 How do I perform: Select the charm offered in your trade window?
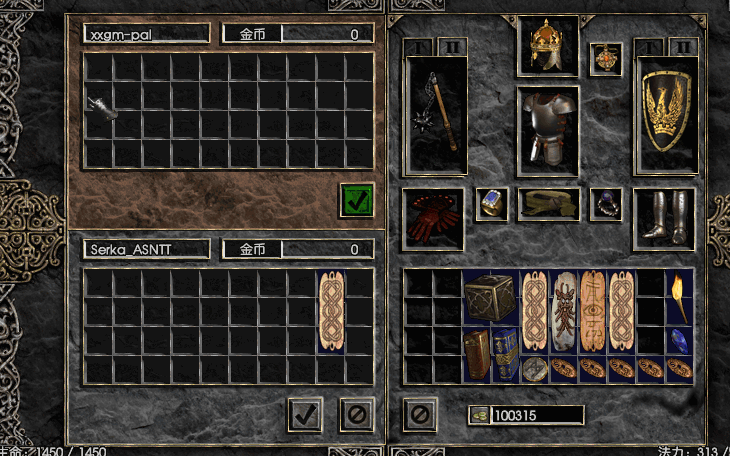coord(331,310)
